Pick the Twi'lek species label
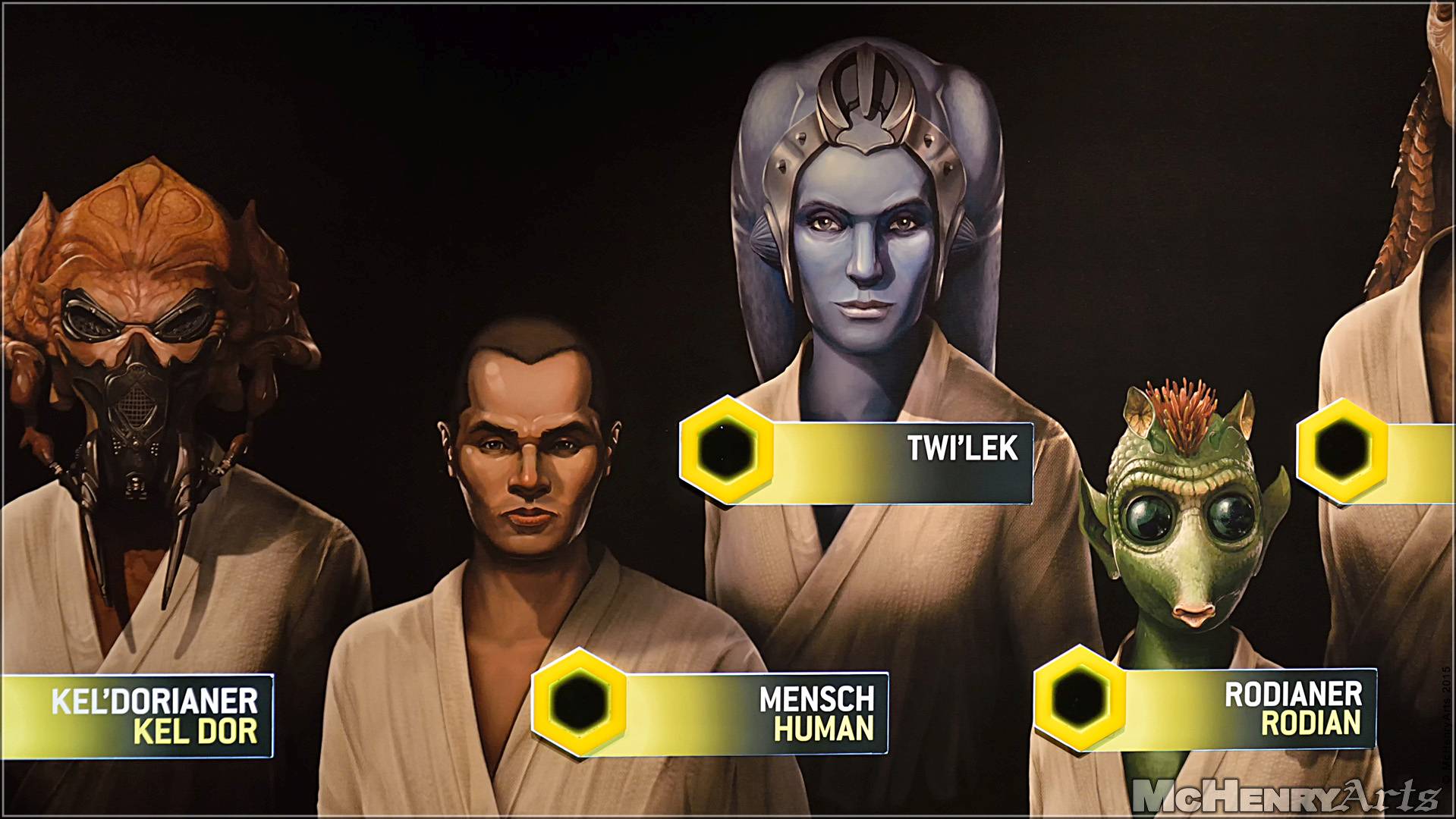This screenshot has width=1456, height=819. pos(962,449)
